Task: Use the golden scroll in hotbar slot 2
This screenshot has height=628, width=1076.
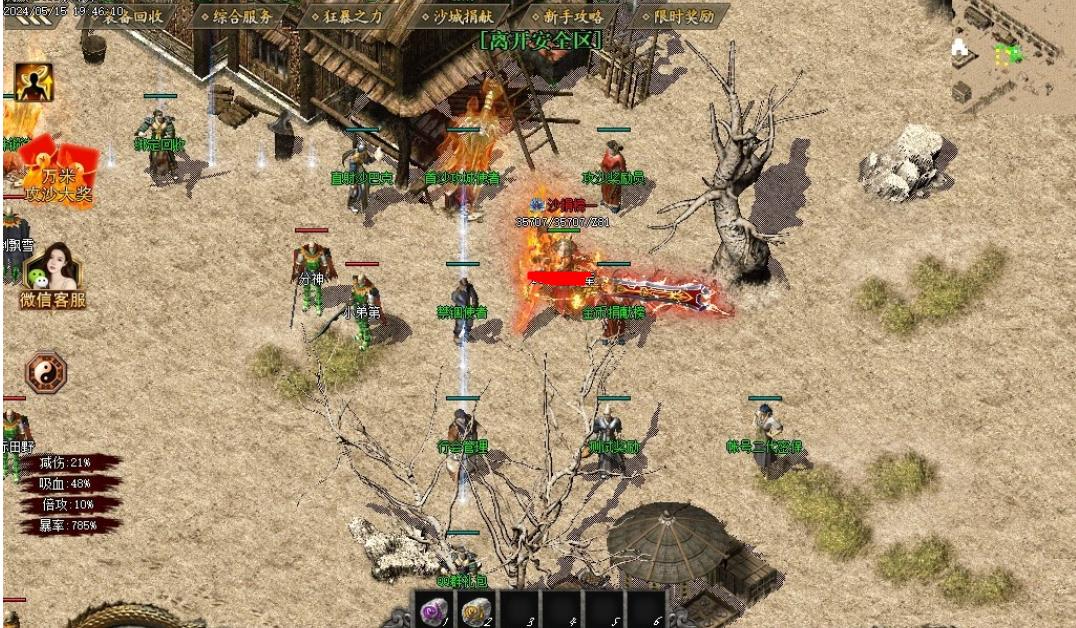Action: click(x=477, y=609)
